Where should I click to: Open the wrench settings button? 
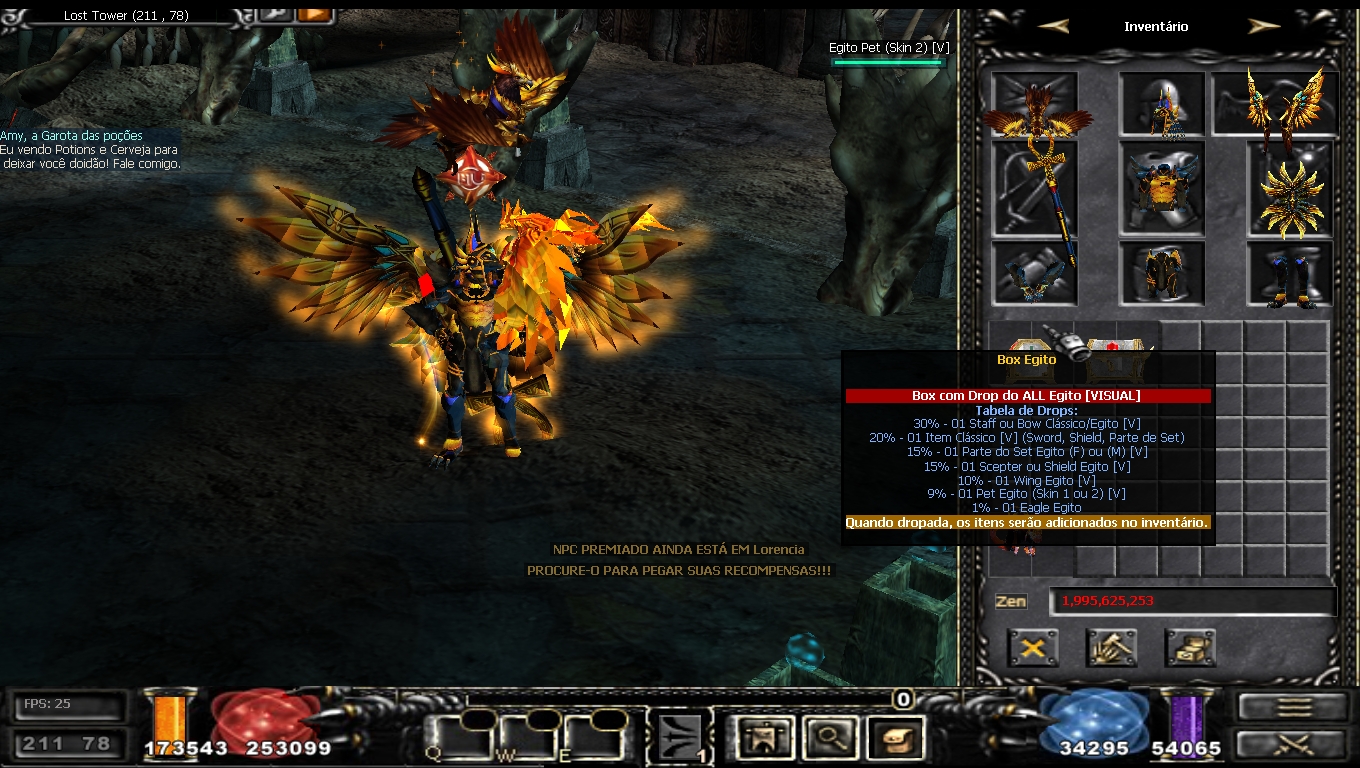pos(274,13)
